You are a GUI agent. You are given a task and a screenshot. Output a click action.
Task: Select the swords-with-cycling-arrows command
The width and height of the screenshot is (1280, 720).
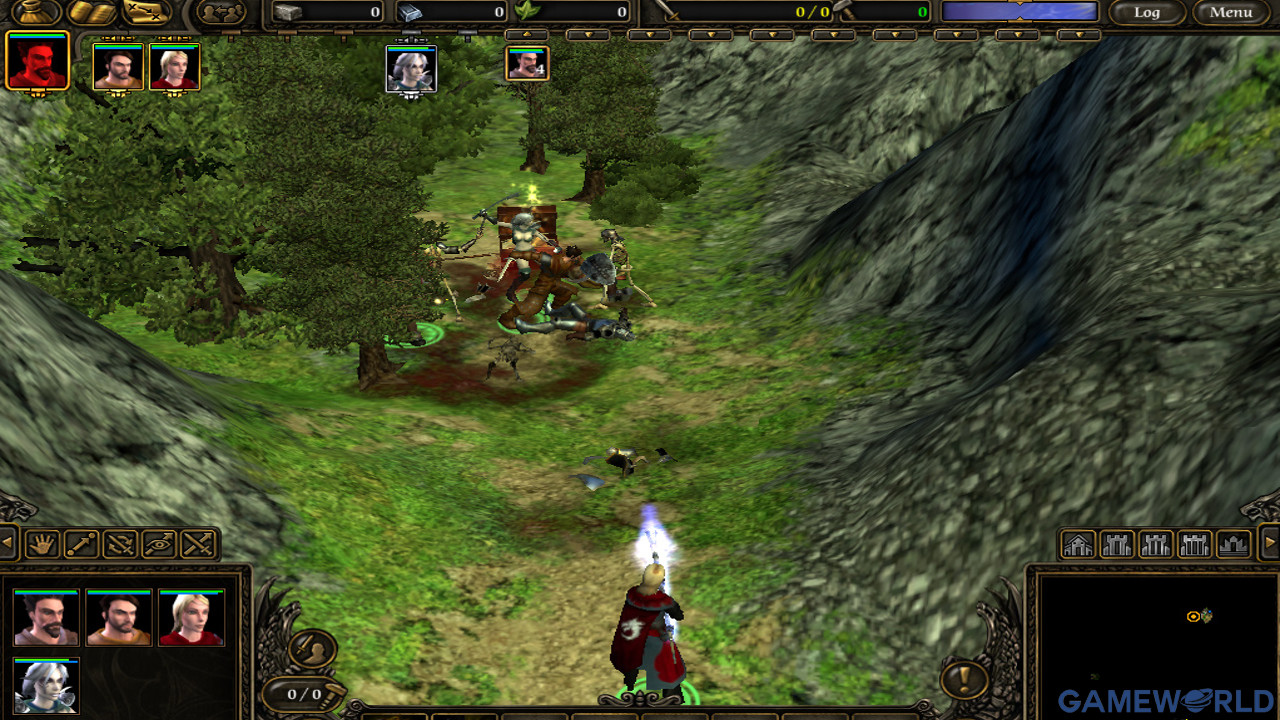[120, 544]
